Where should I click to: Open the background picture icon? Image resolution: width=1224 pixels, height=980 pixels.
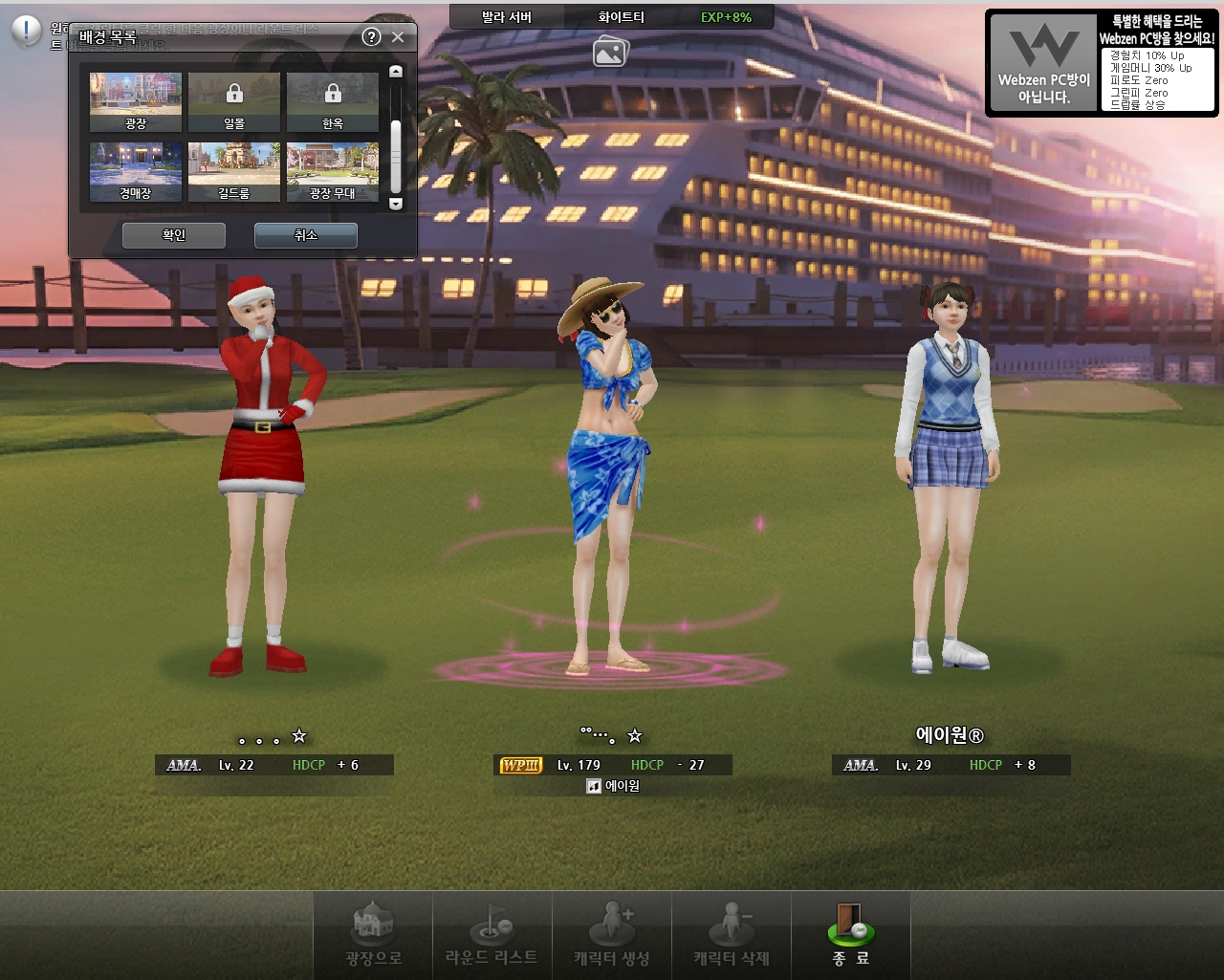pyautogui.click(x=610, y=52)
